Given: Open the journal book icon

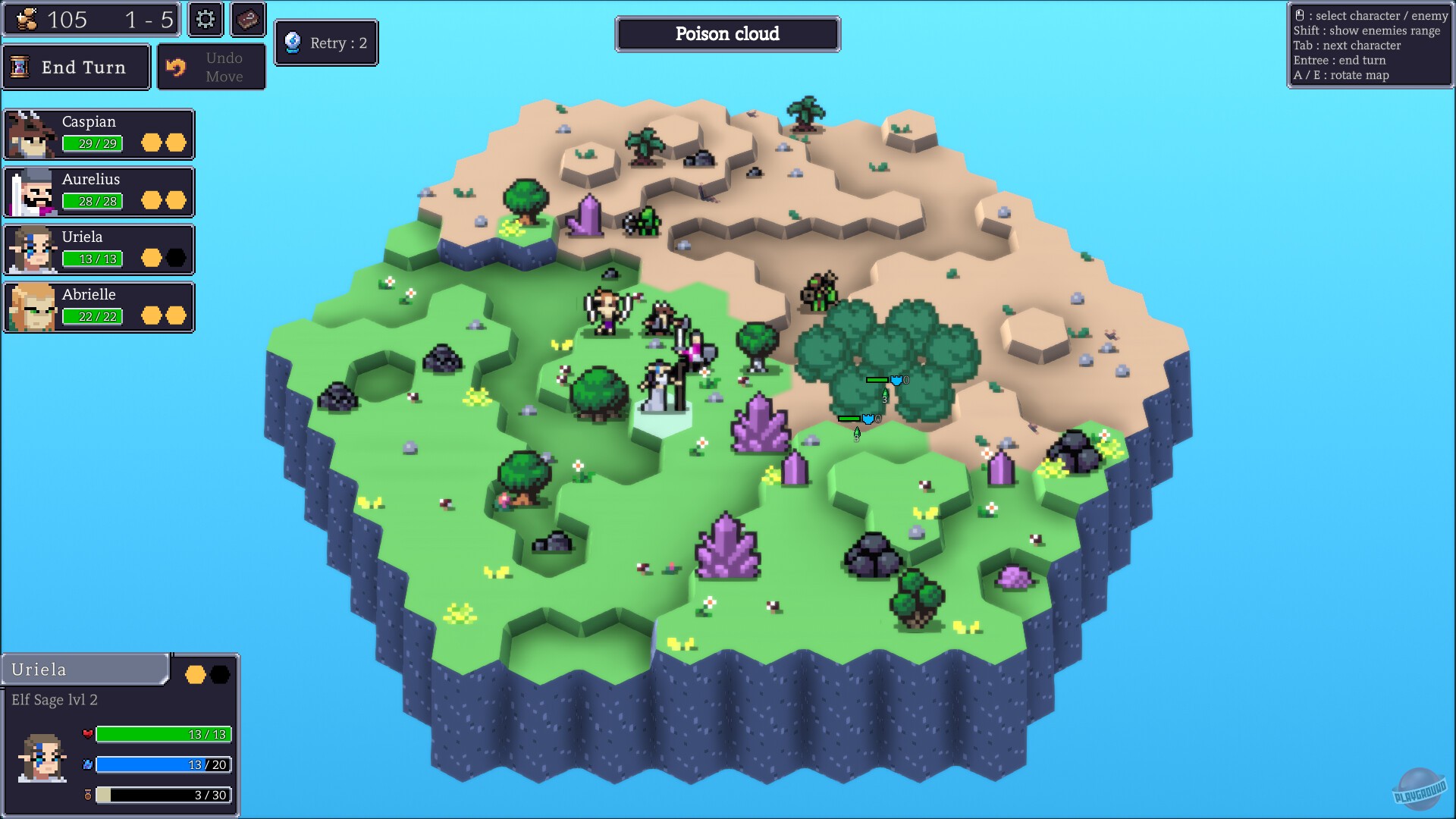Looking at the screenshot, I should pos(247,20).
